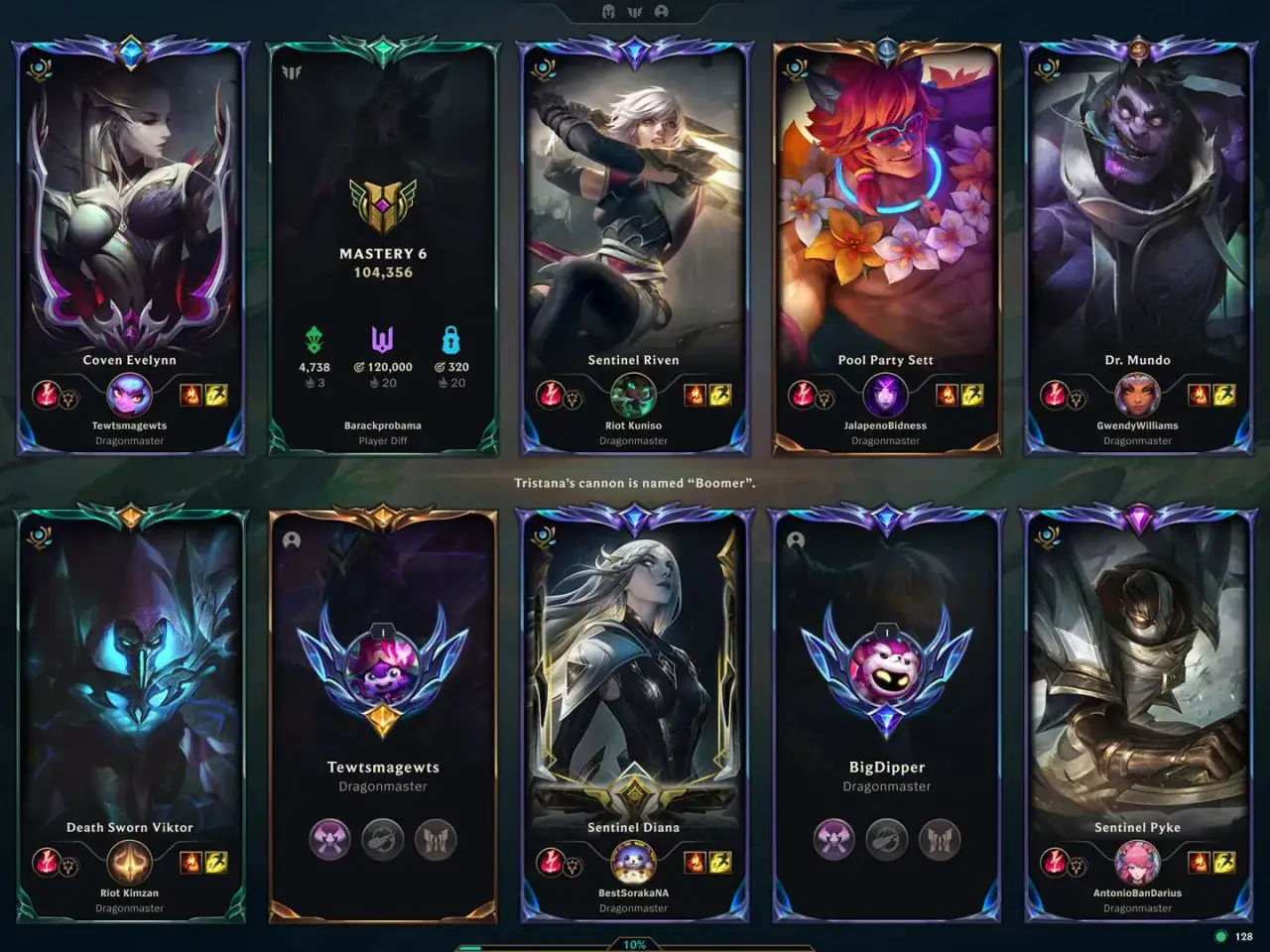This screenshot has height=952, width=1270.
Task: Expand the secondary rune on Sentinel Diana's card
Action: 573,868
